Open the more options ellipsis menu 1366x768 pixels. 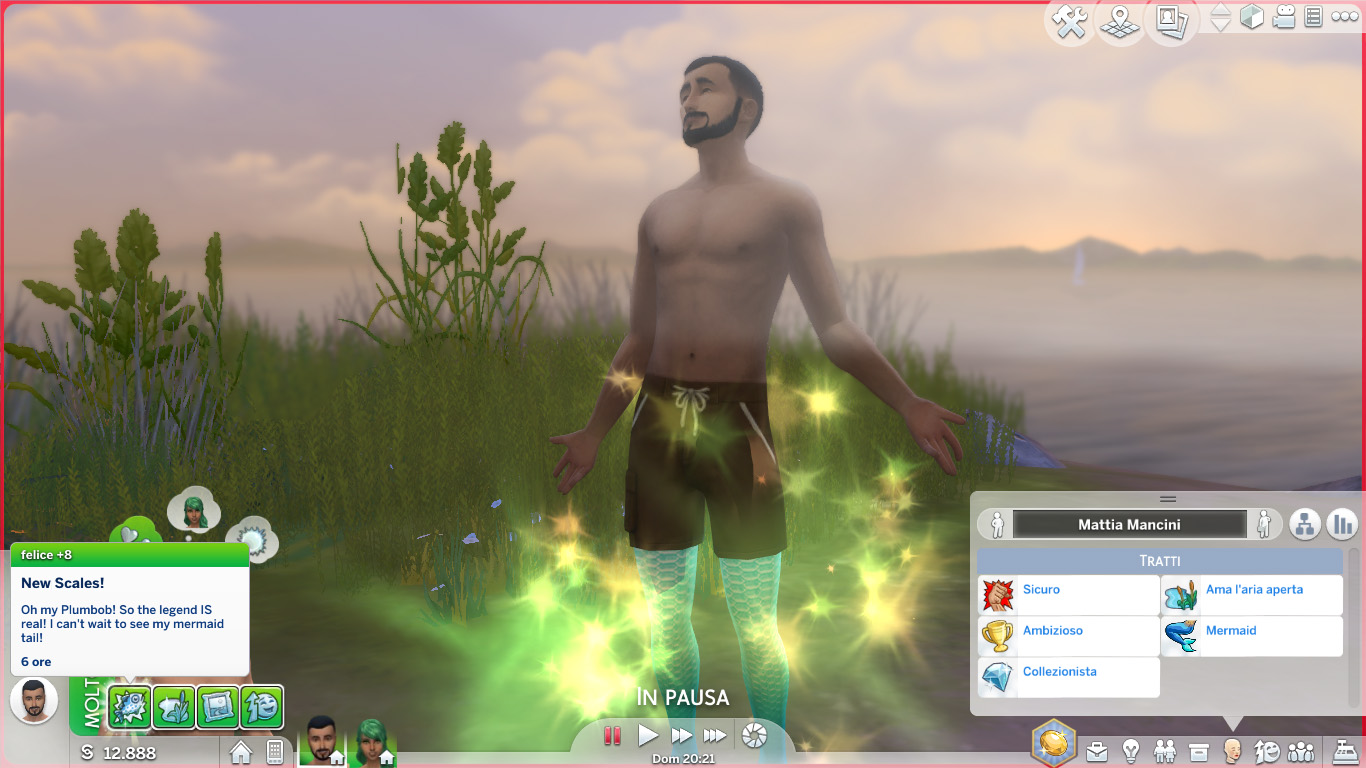pos(1345,18)
